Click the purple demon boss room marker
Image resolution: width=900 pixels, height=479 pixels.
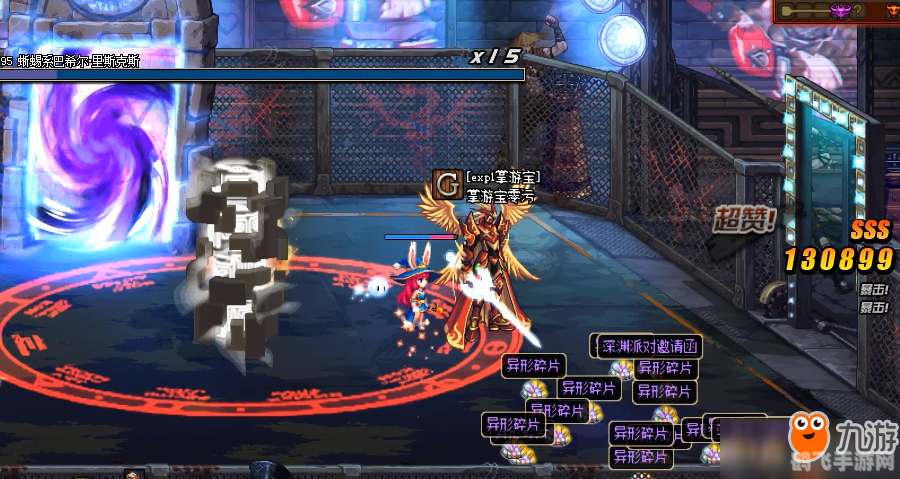tap(840, 11)
